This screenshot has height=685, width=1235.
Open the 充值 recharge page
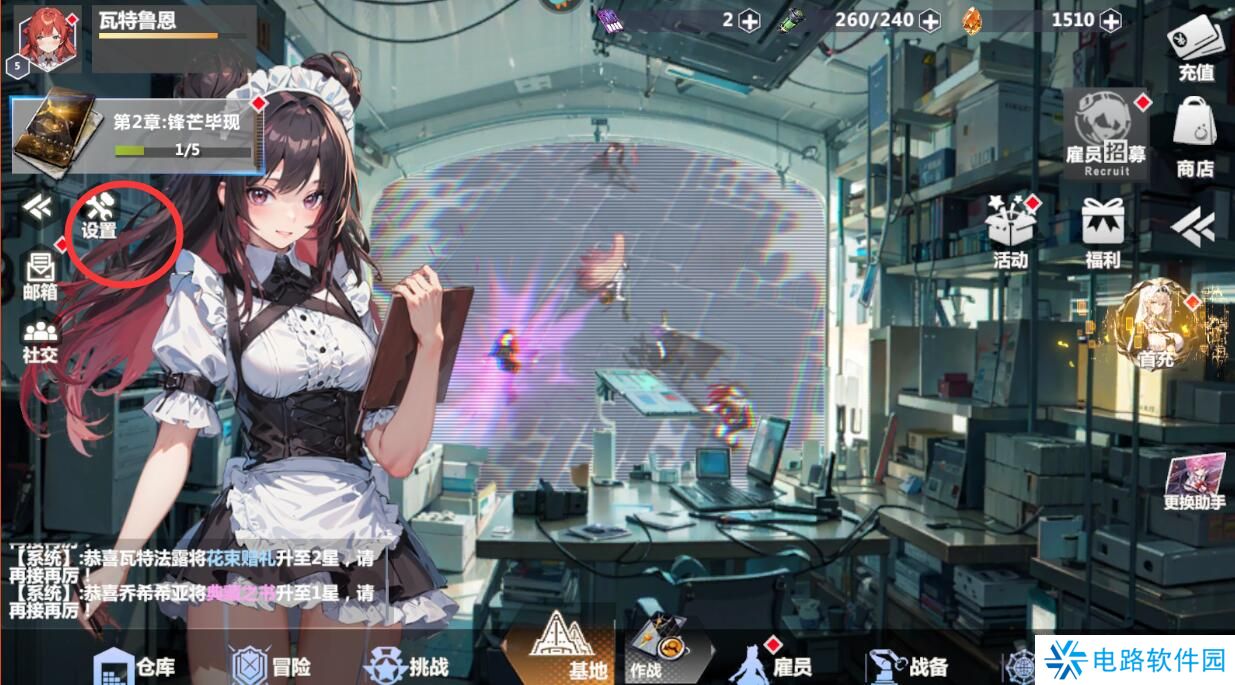tap(1196, 50)
